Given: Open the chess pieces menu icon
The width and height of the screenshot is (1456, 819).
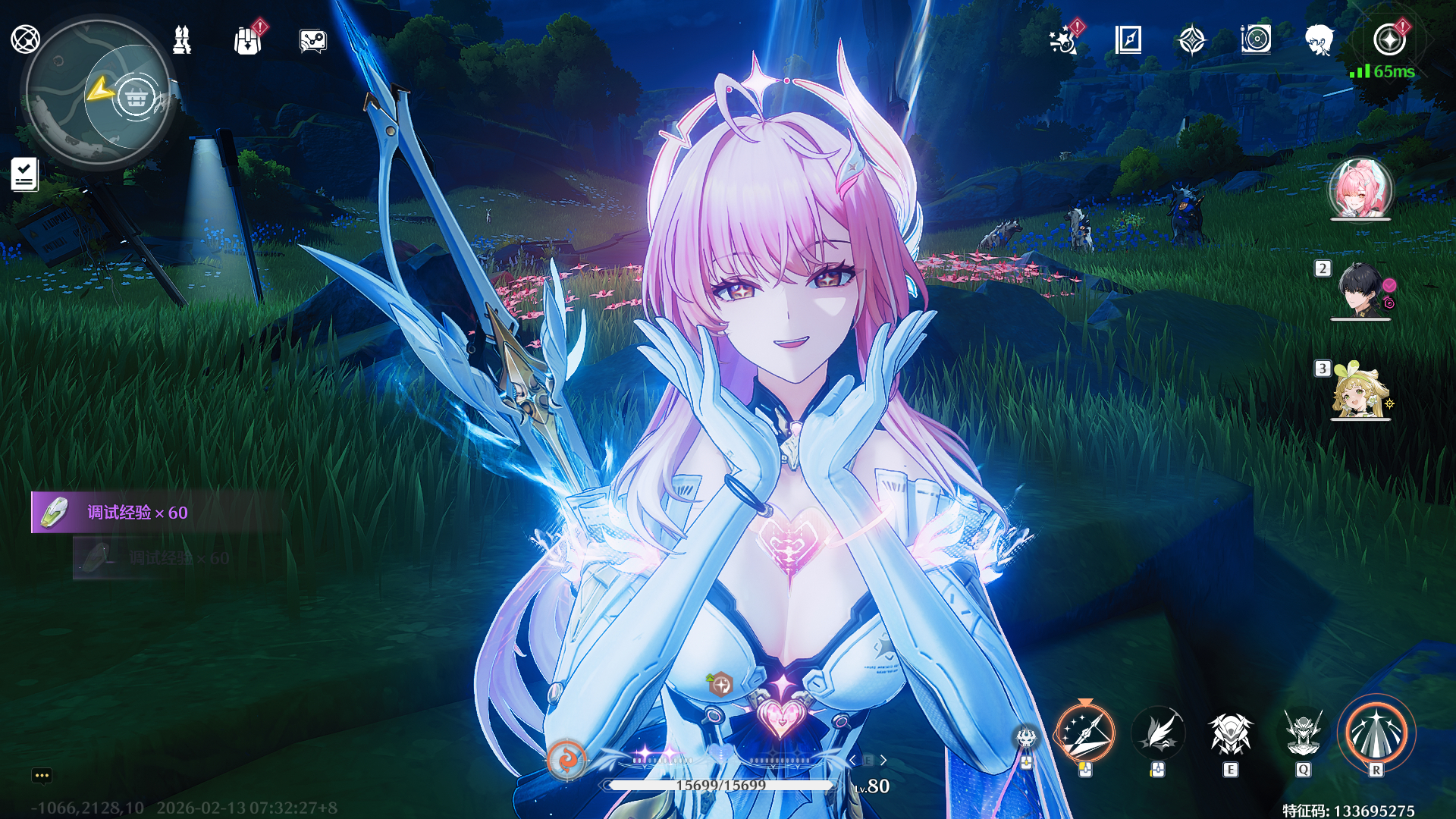Looking at the screenshot, I should (x=182, y=39).
